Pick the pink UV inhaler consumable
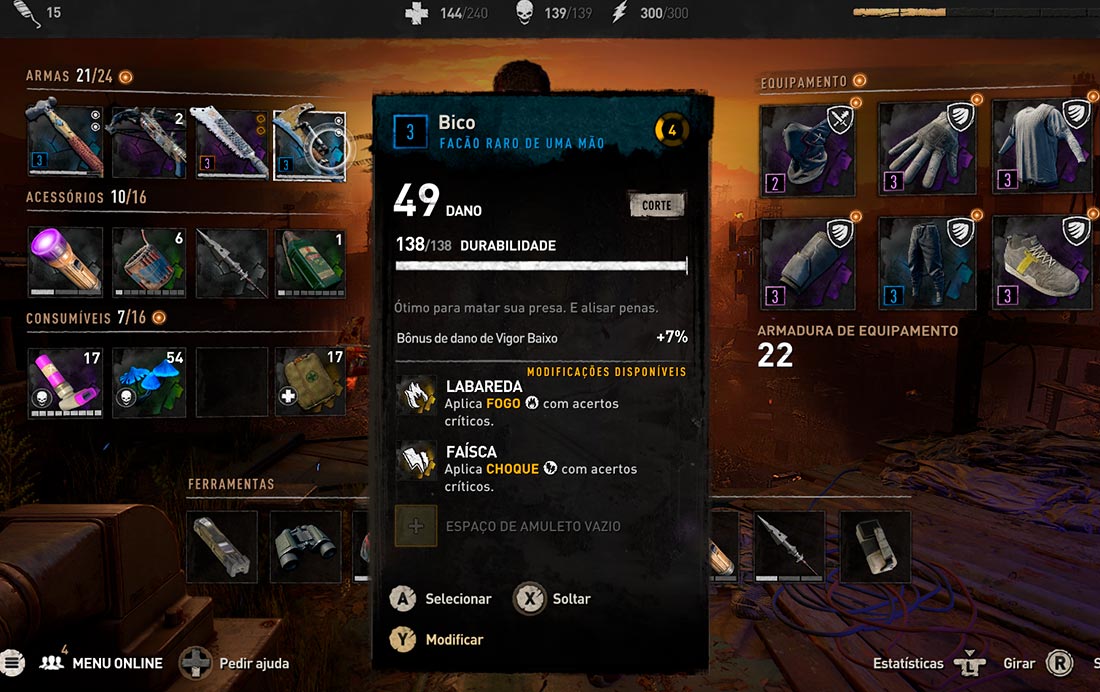Image resolution: width=1100 pixels, height=692 pixels. point(65,381)
